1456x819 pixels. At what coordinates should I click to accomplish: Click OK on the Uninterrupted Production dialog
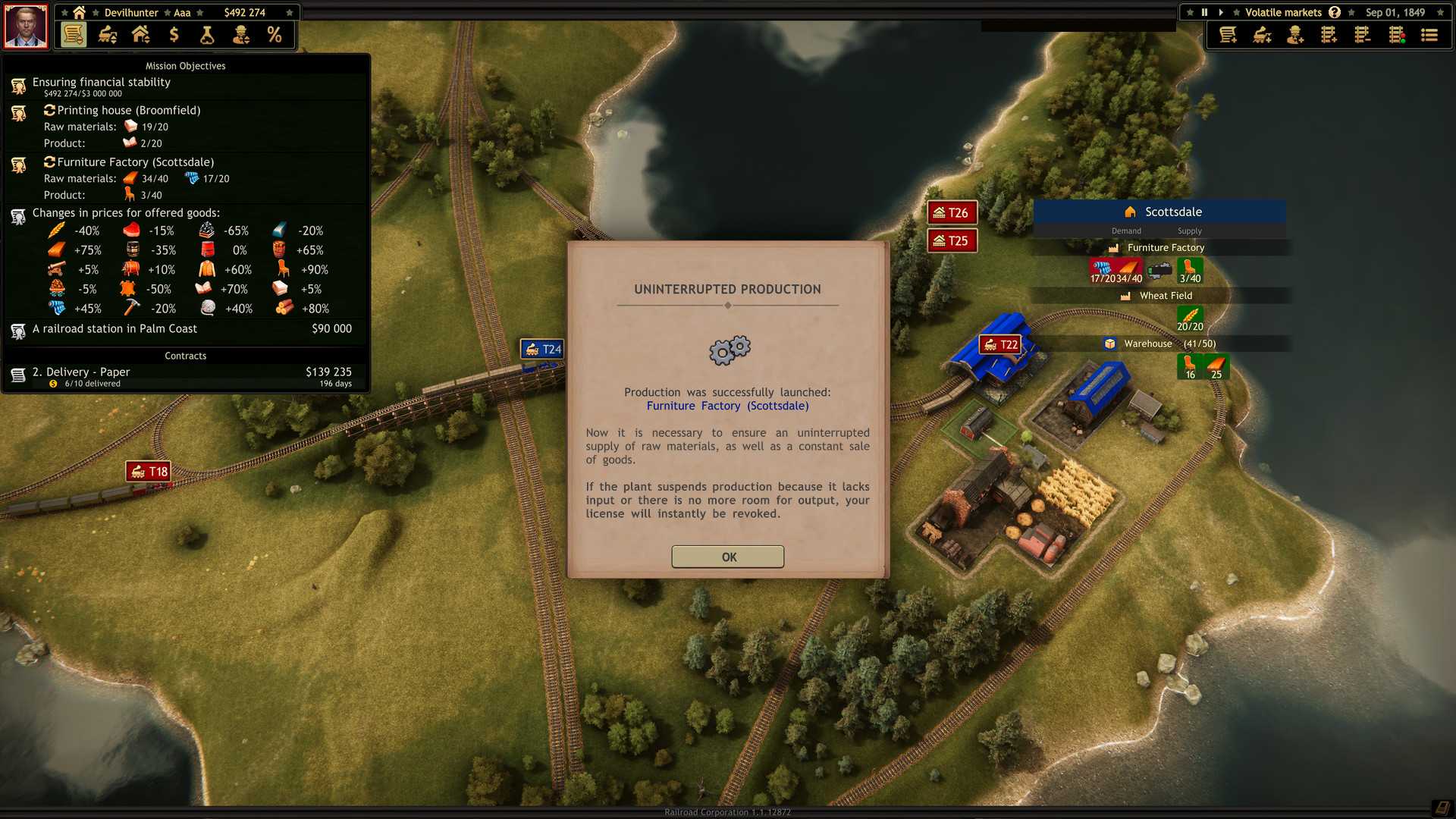click(727, 556)
